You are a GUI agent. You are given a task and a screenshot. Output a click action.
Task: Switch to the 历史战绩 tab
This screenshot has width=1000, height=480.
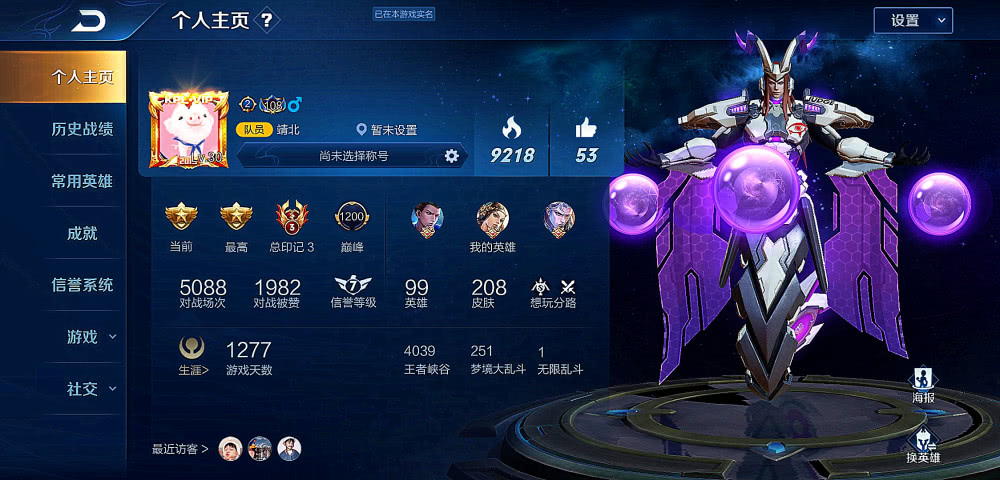tap(82, 129)
